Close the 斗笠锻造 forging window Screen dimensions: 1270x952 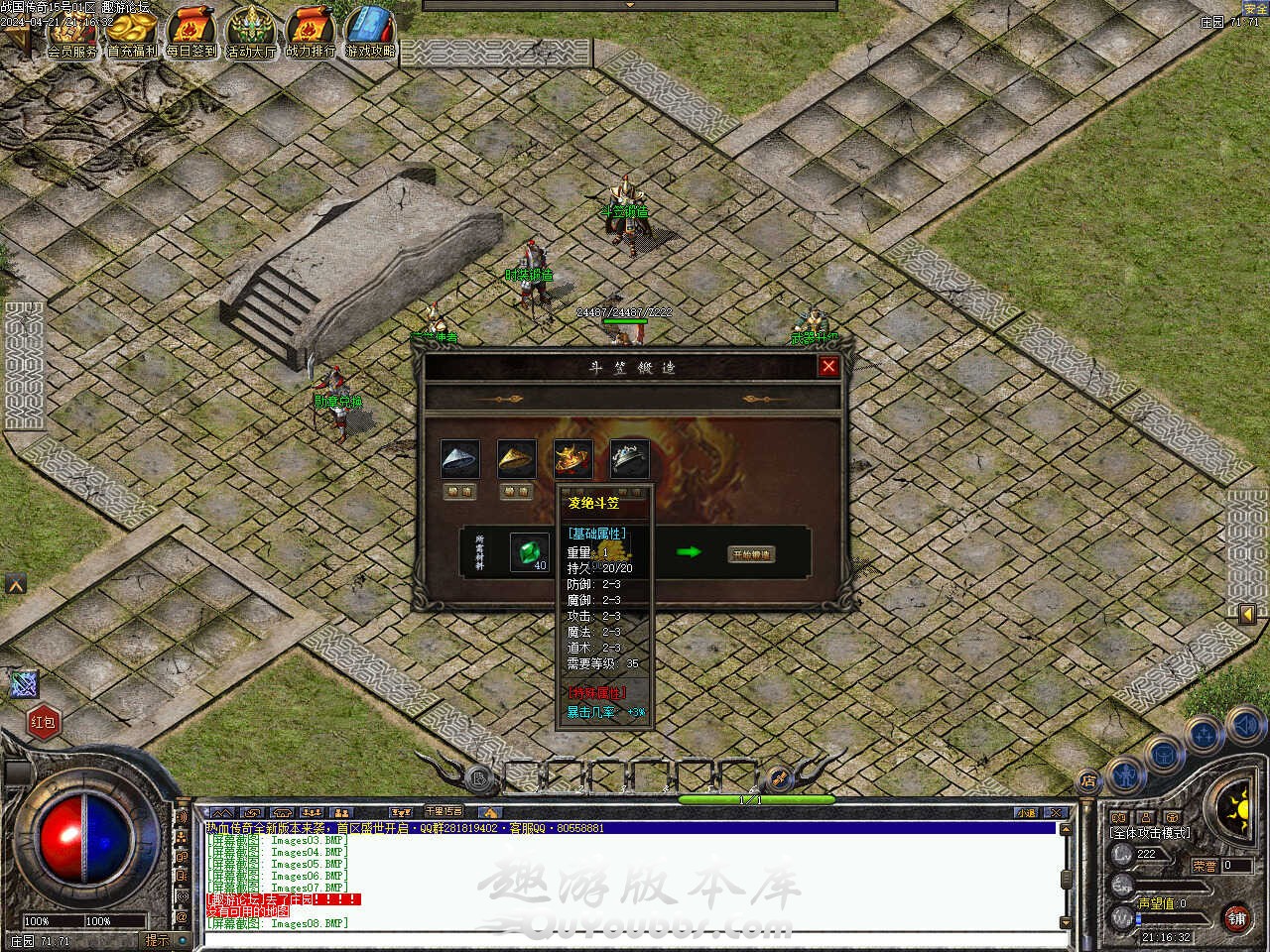click(x=828, y=367)
